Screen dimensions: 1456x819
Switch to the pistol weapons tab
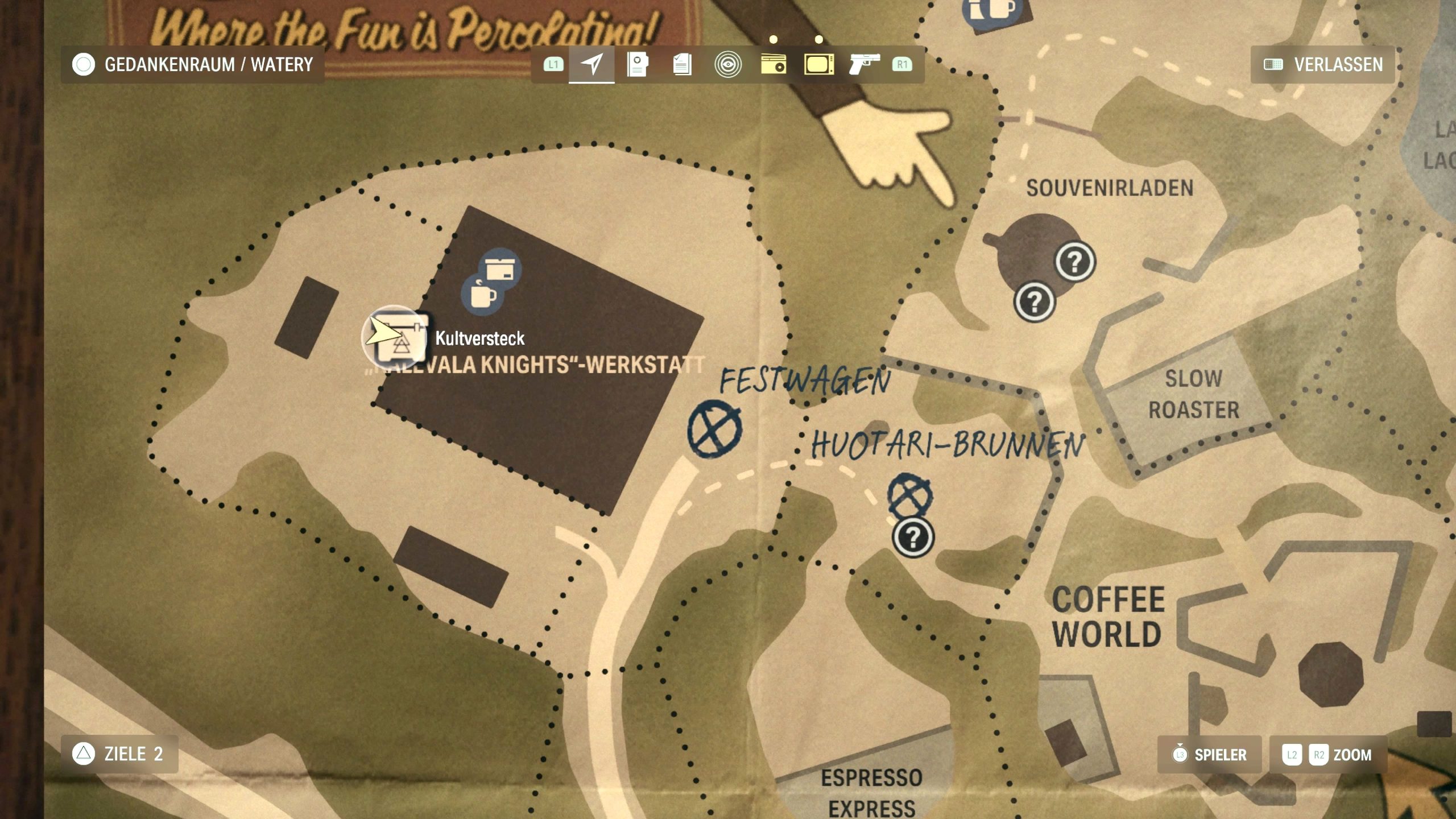(864, 64)
